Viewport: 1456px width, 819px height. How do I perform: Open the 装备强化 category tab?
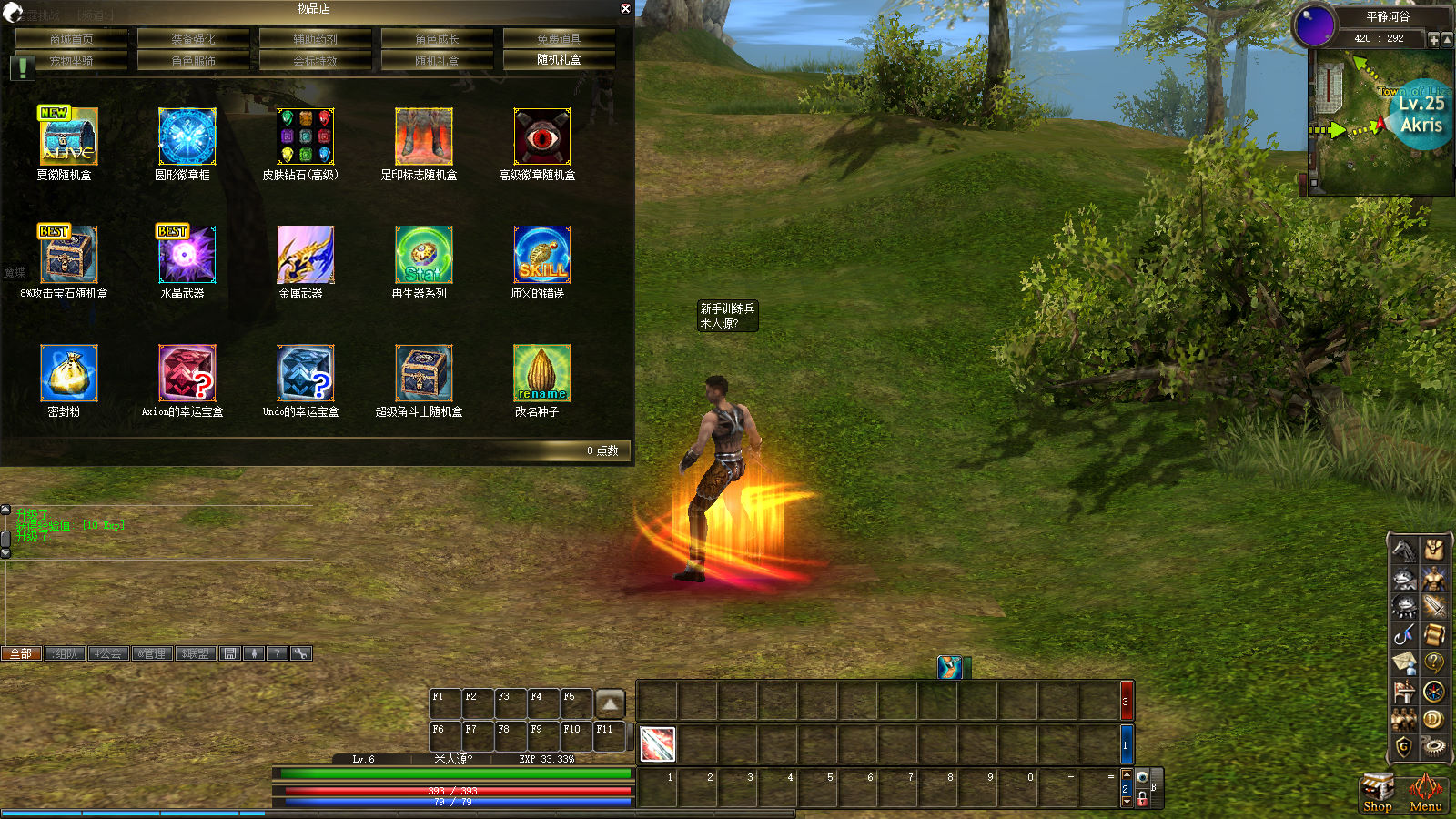[193, 38]
